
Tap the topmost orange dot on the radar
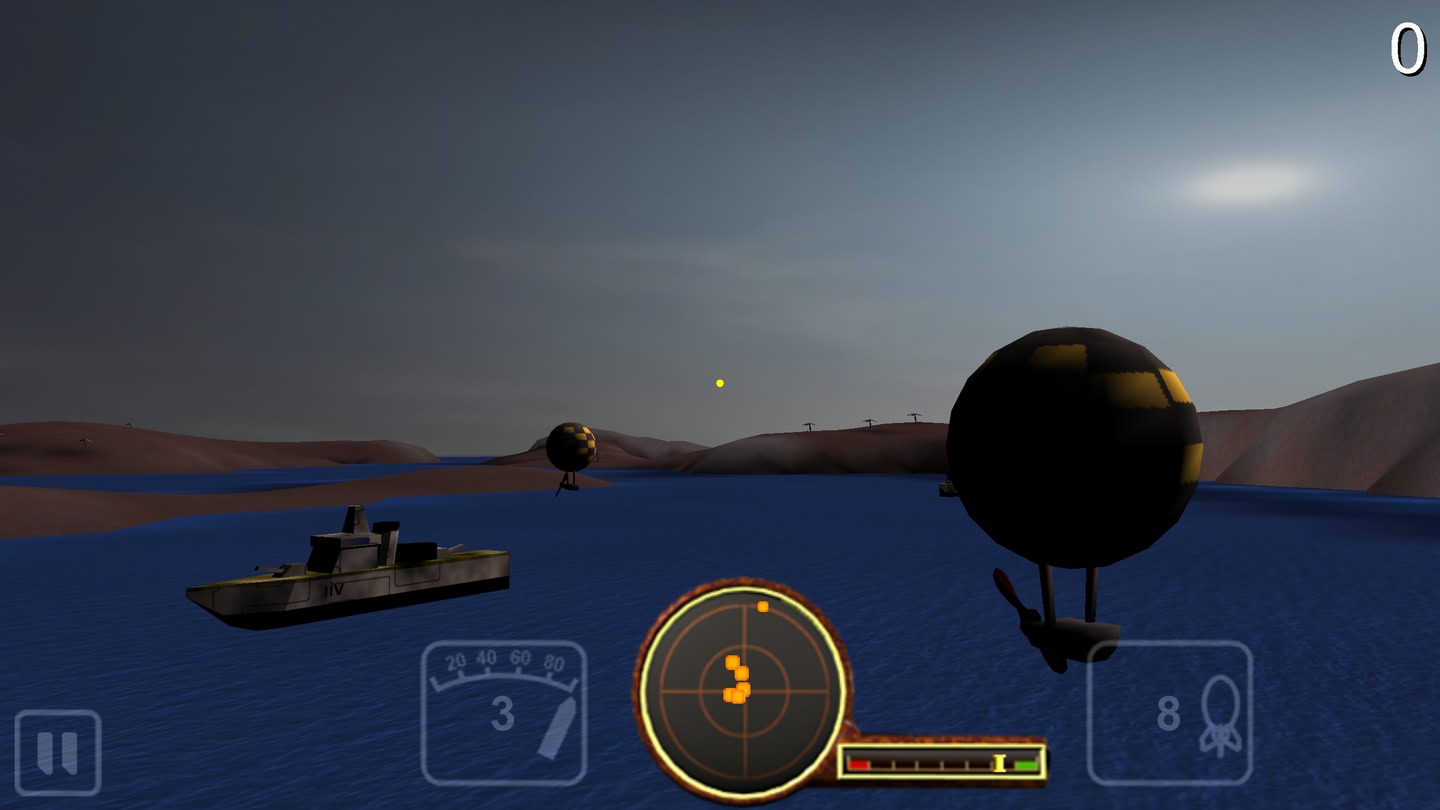[x=762, y=606]
